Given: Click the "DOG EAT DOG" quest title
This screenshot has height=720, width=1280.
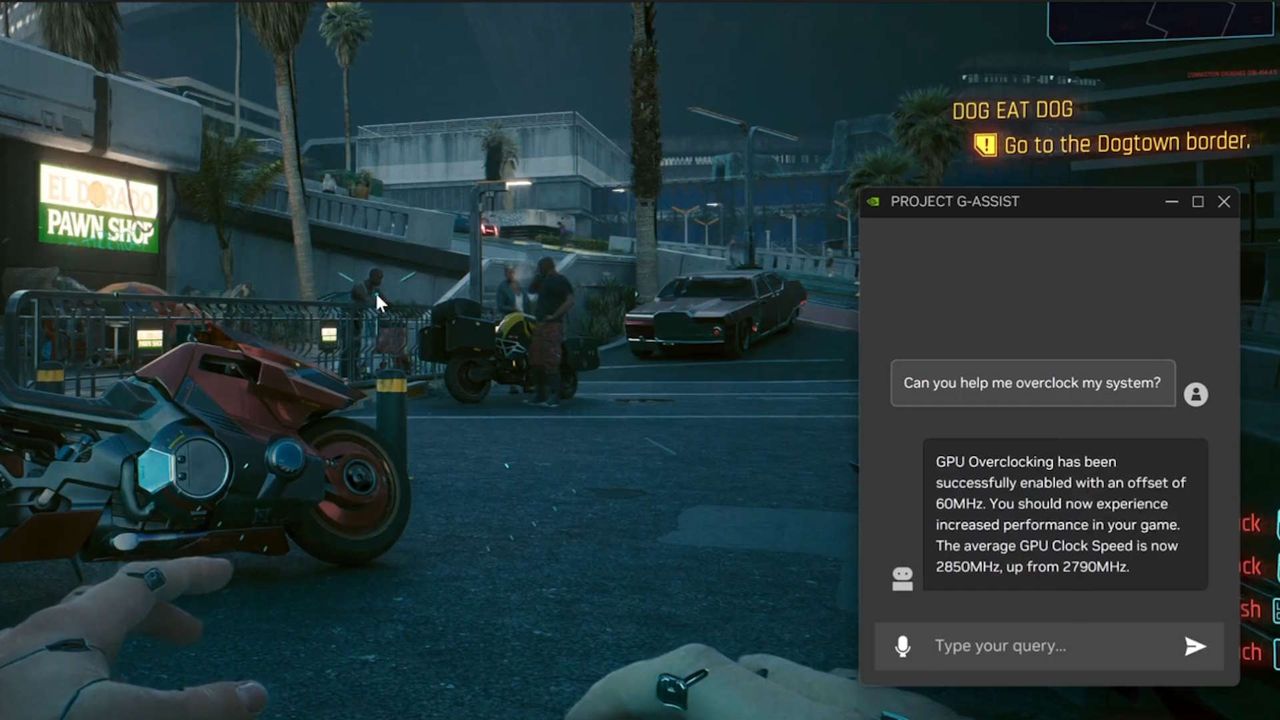Looking at the screenshot, I should click(1012, 110).
